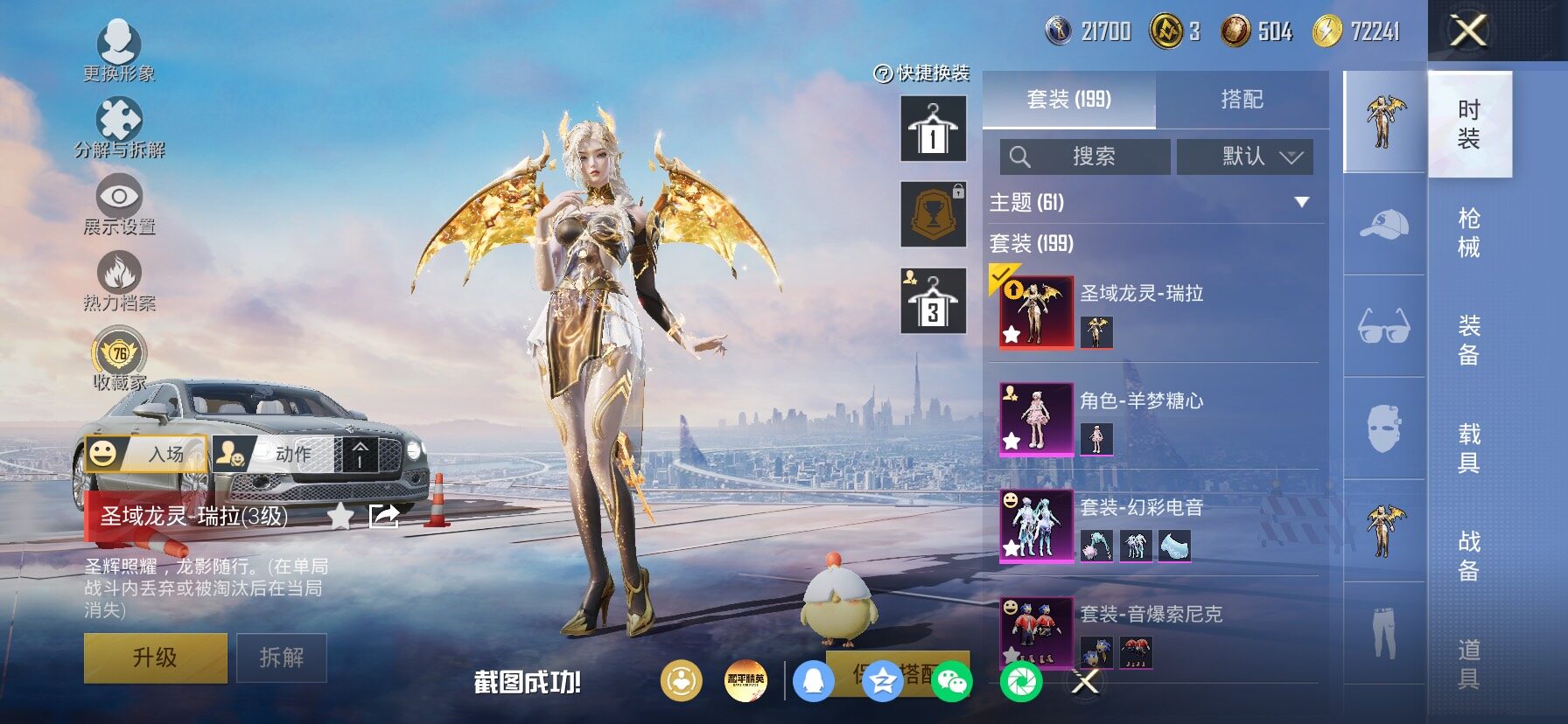Open the 收藏家 collector badge
This screenshot has width=1568, height=724.
(120, 359)
